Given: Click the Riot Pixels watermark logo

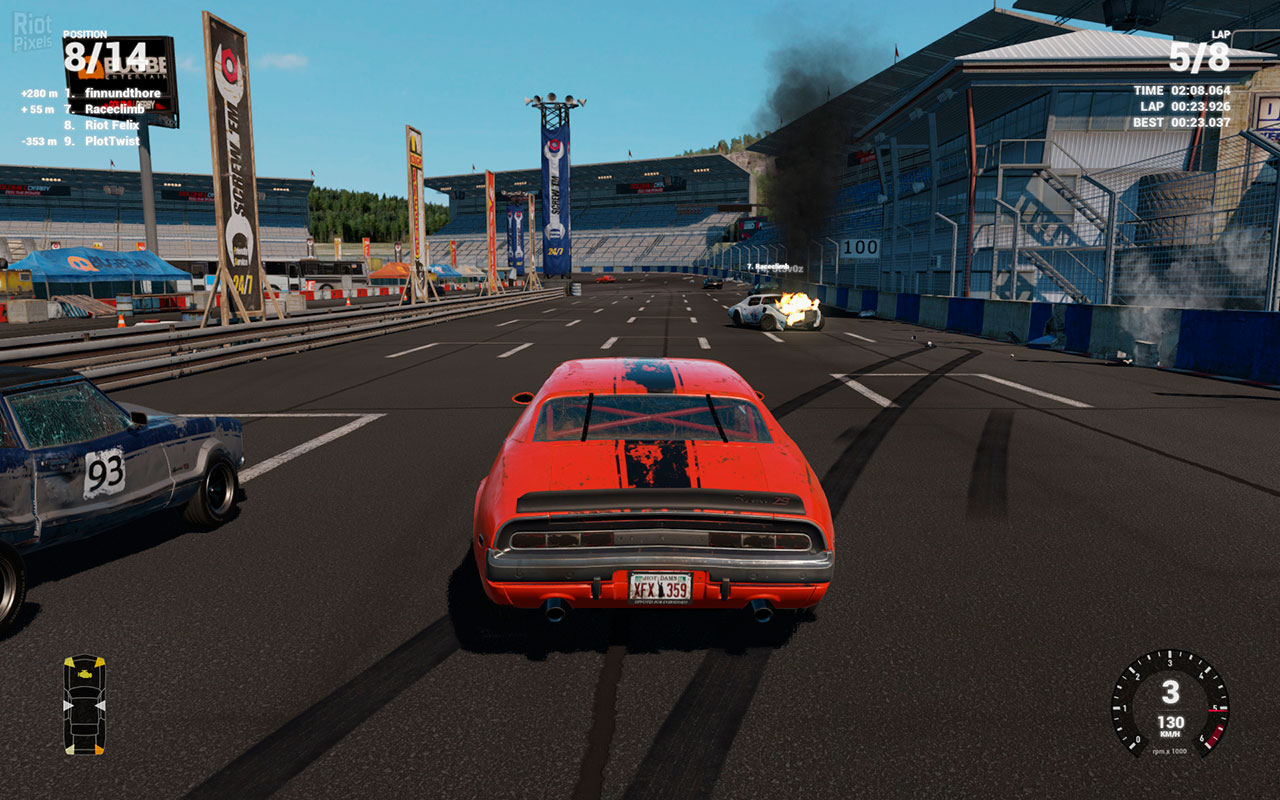Looking at the screenshot, I should tap(33, 32).
